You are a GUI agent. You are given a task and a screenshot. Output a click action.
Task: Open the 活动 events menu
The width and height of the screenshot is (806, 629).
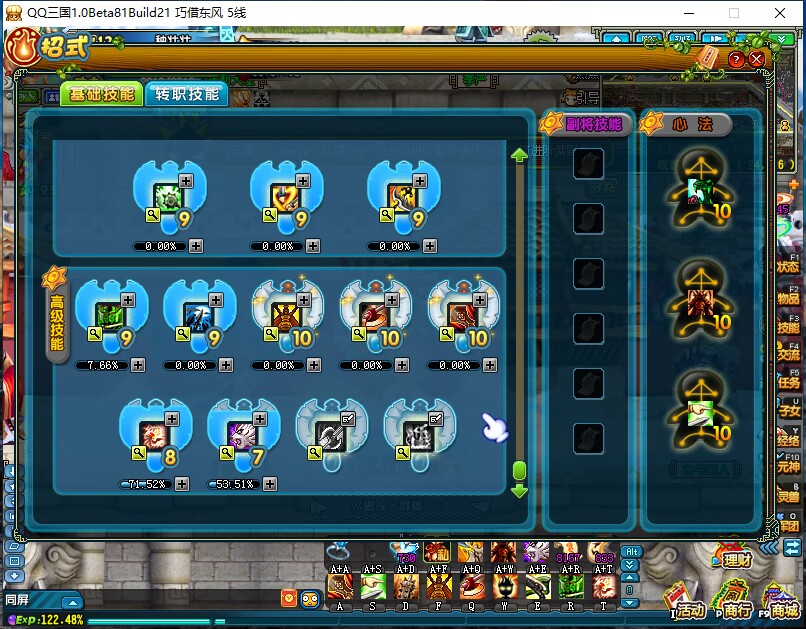pos(689,608)
